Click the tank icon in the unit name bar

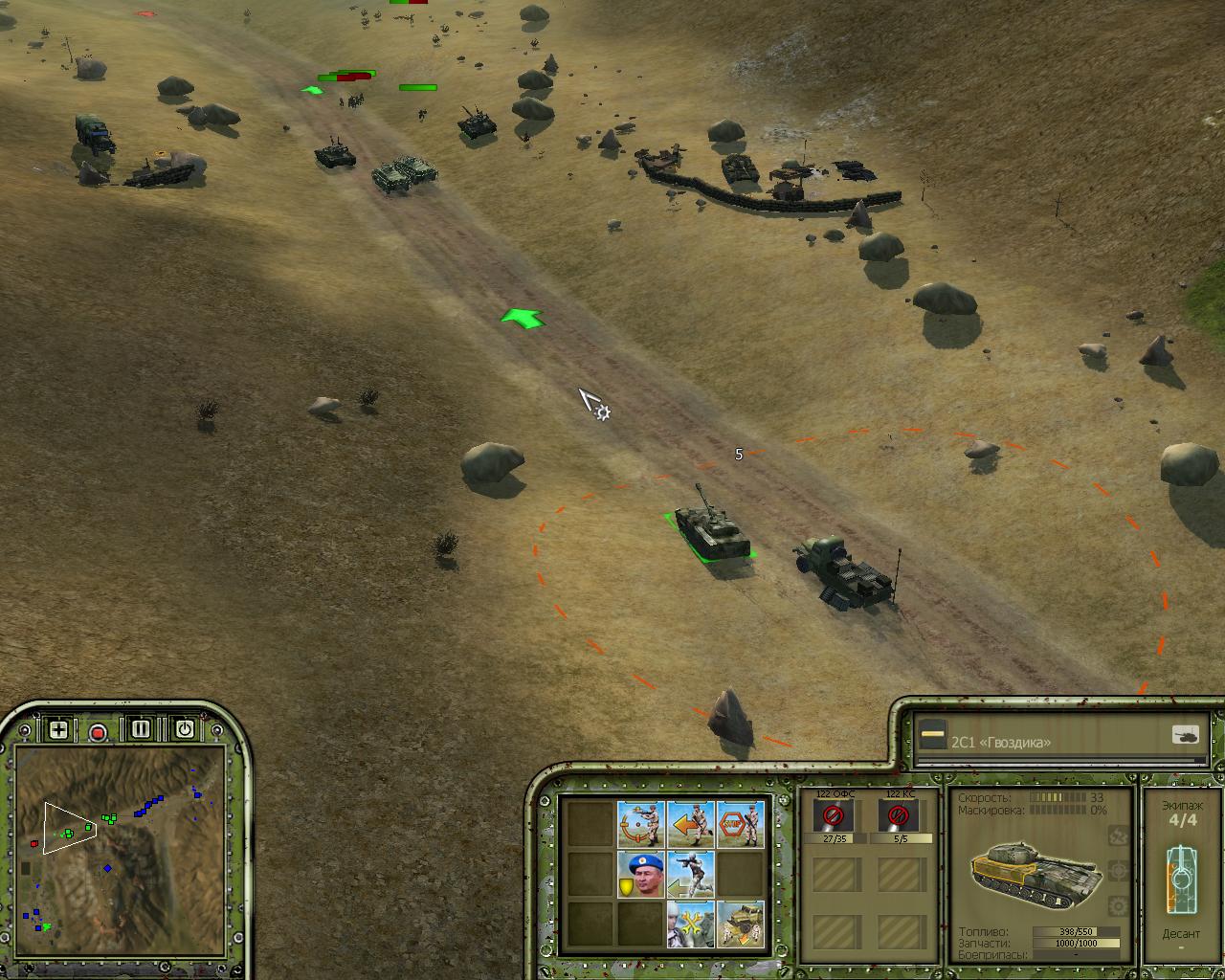(1186, 735)
